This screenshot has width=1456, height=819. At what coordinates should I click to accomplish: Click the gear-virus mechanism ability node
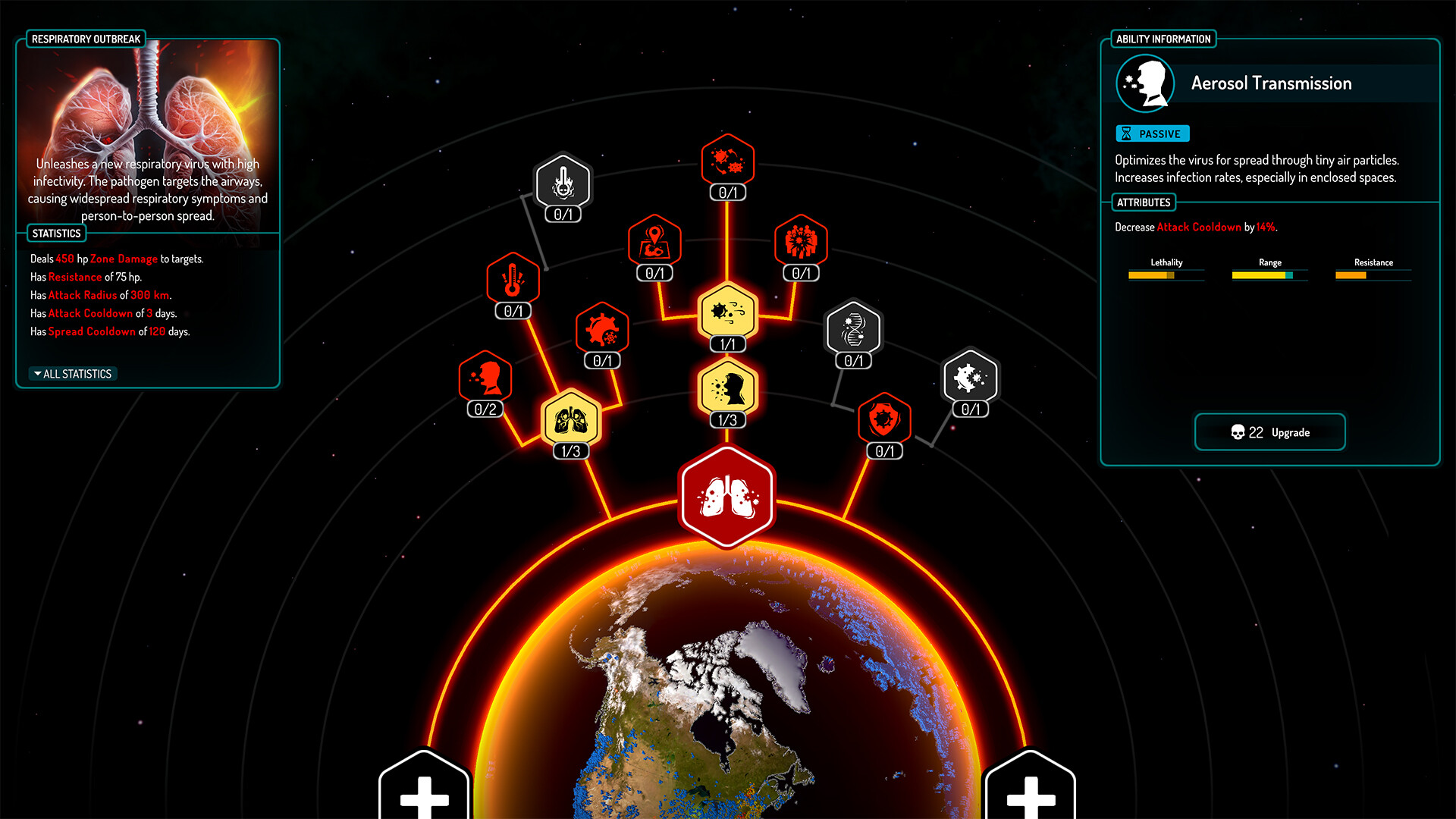tap(603, 331)
